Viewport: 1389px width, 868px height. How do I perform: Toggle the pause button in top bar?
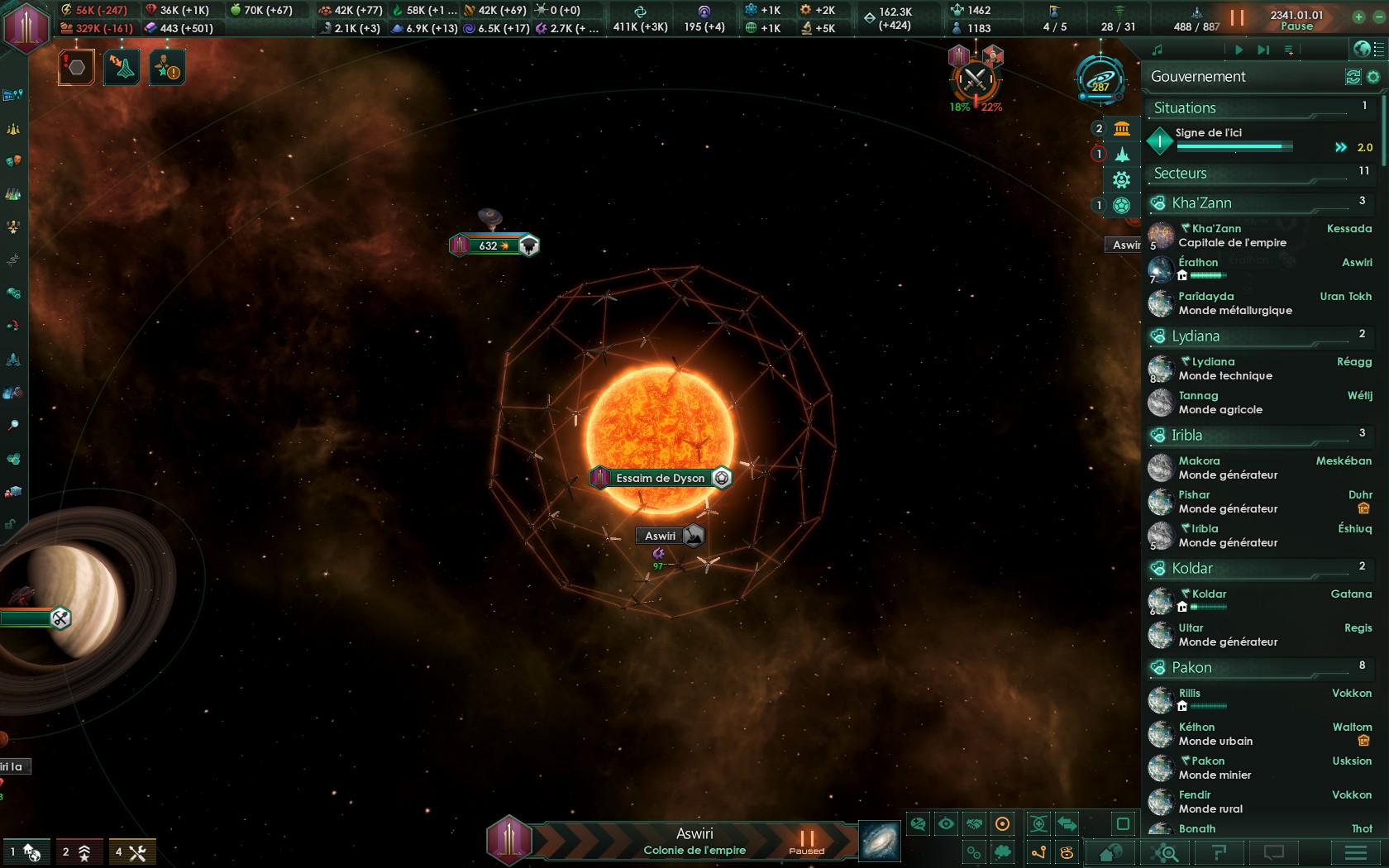click(x=1236, y=17)
